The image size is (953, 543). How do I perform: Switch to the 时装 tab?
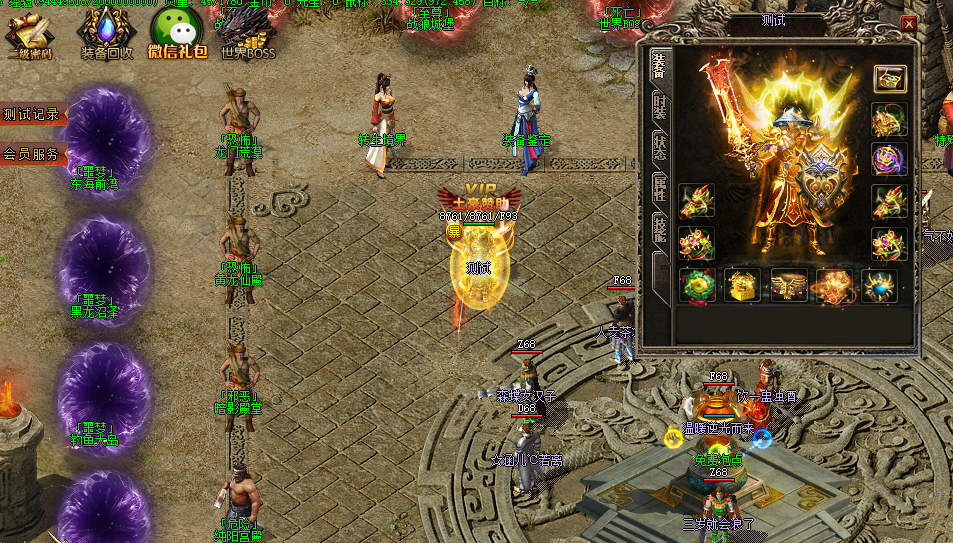pos(660,108)
